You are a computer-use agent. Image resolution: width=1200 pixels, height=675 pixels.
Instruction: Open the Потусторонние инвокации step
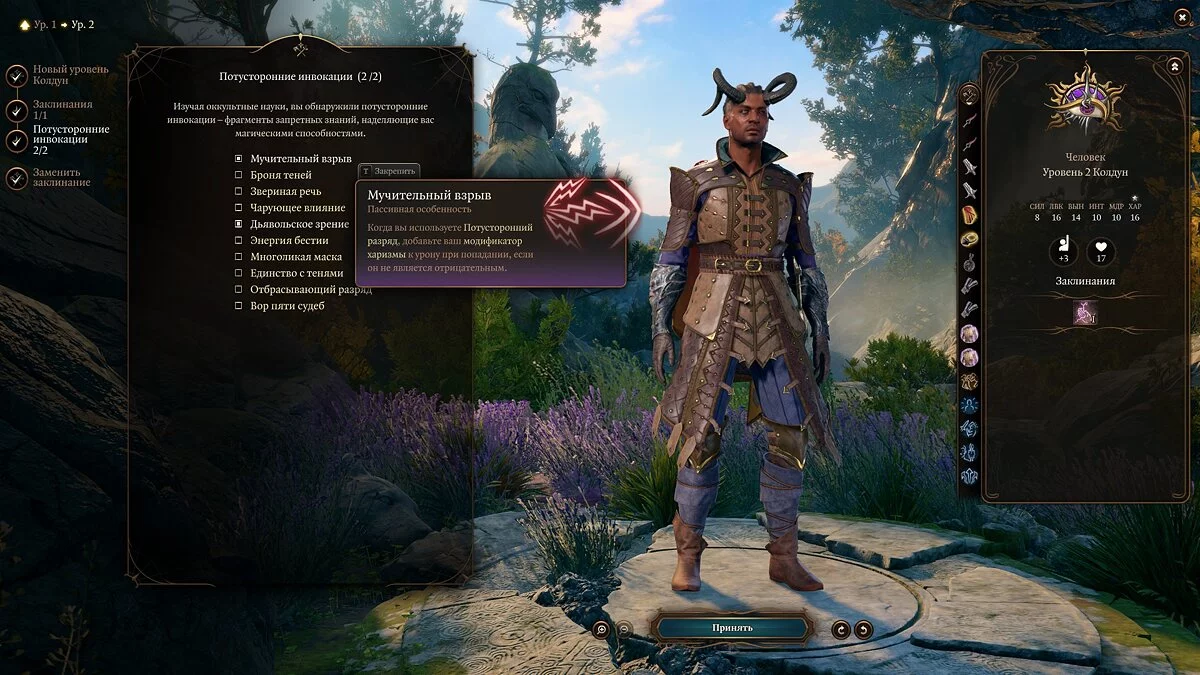17,141
